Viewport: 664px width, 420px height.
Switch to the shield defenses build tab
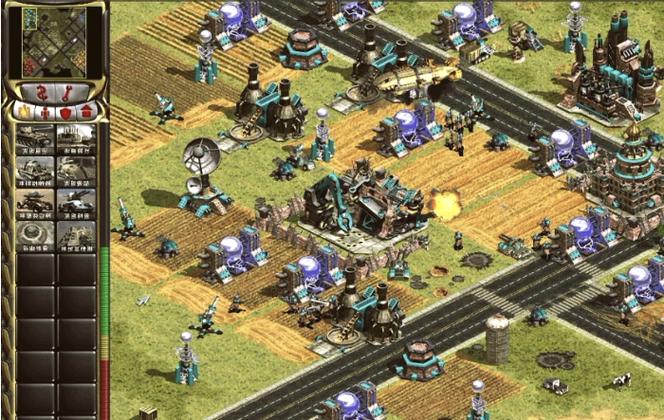67,111
